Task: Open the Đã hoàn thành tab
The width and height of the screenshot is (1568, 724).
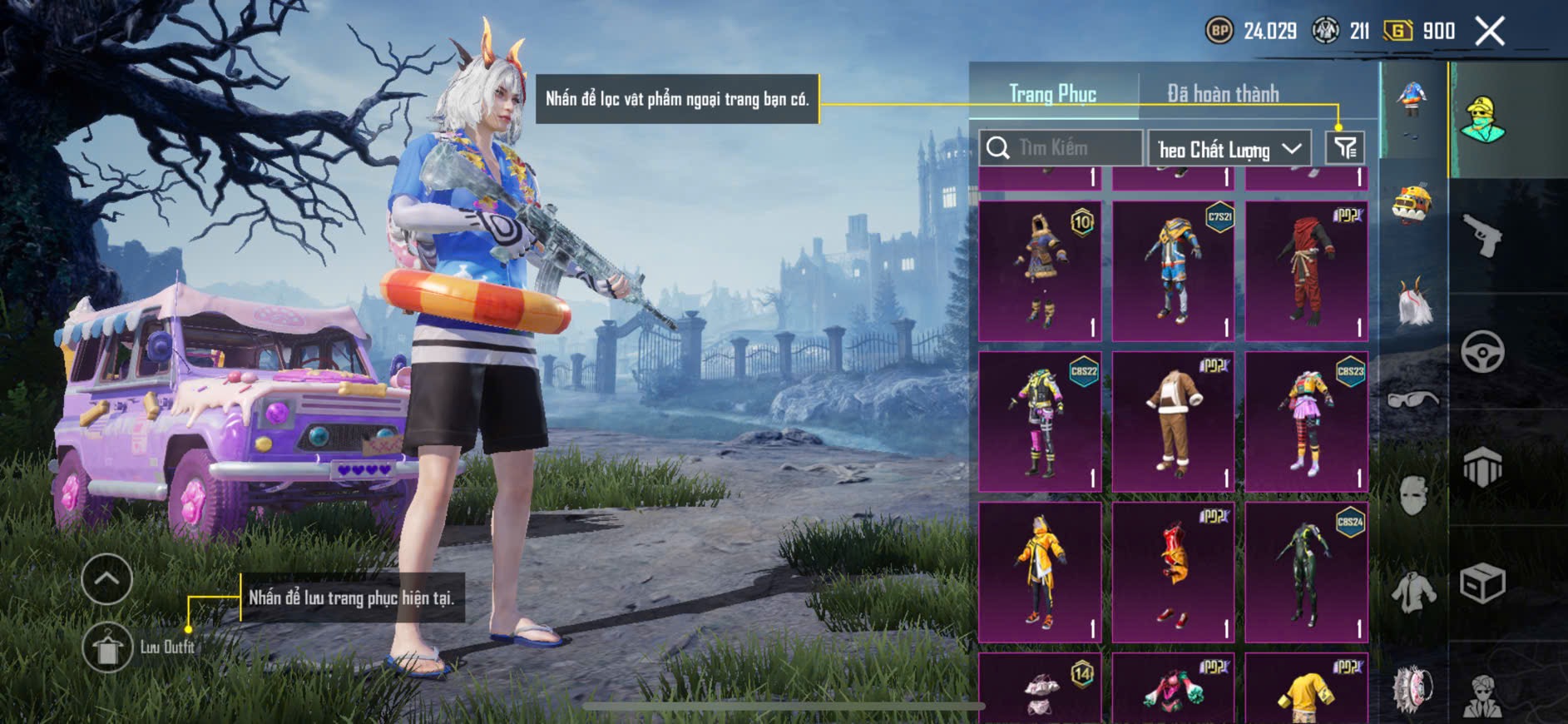Action: click(x=1222, y=94)
